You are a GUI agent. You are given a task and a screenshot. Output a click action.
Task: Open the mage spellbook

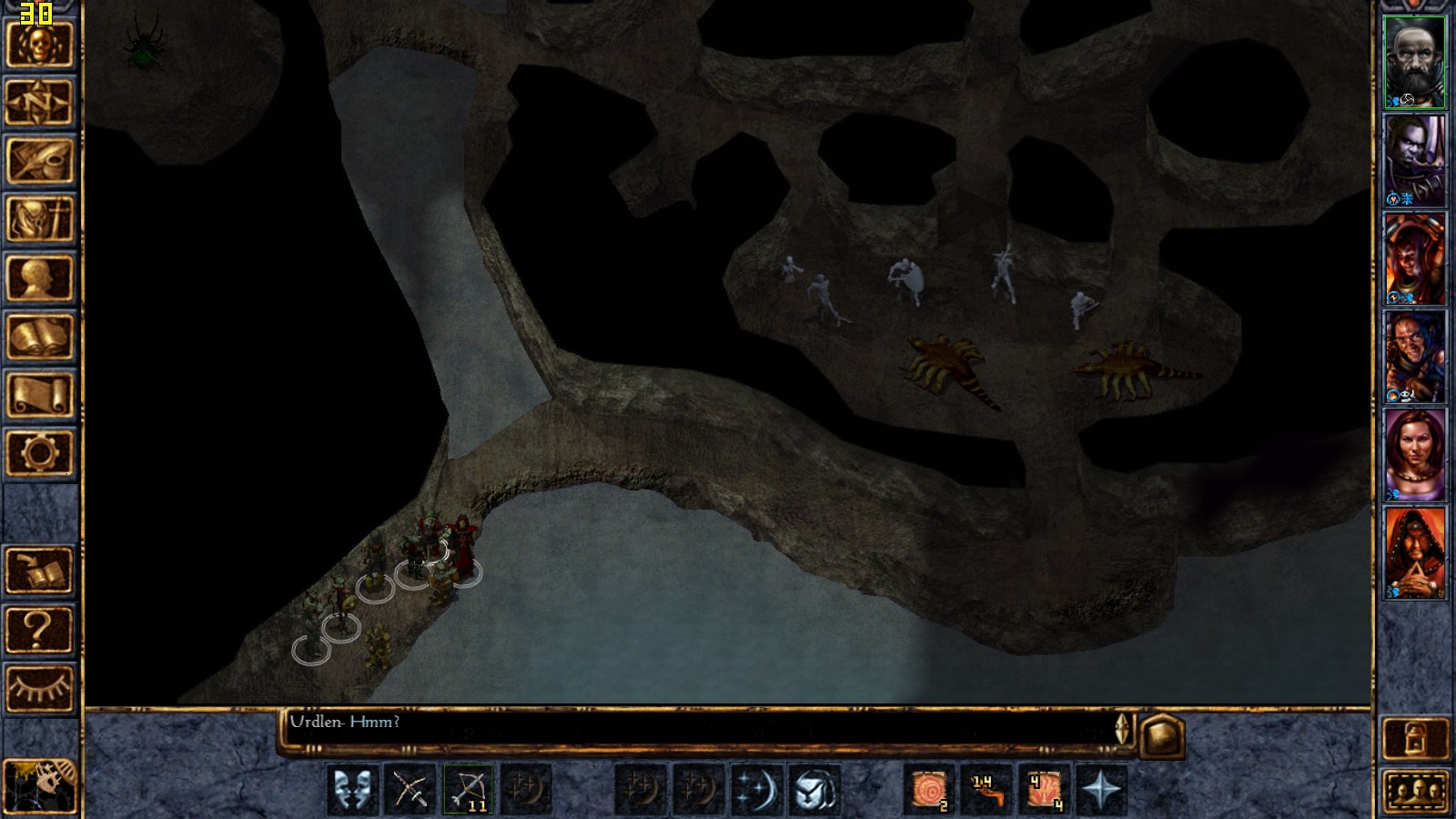coord(39,337)
